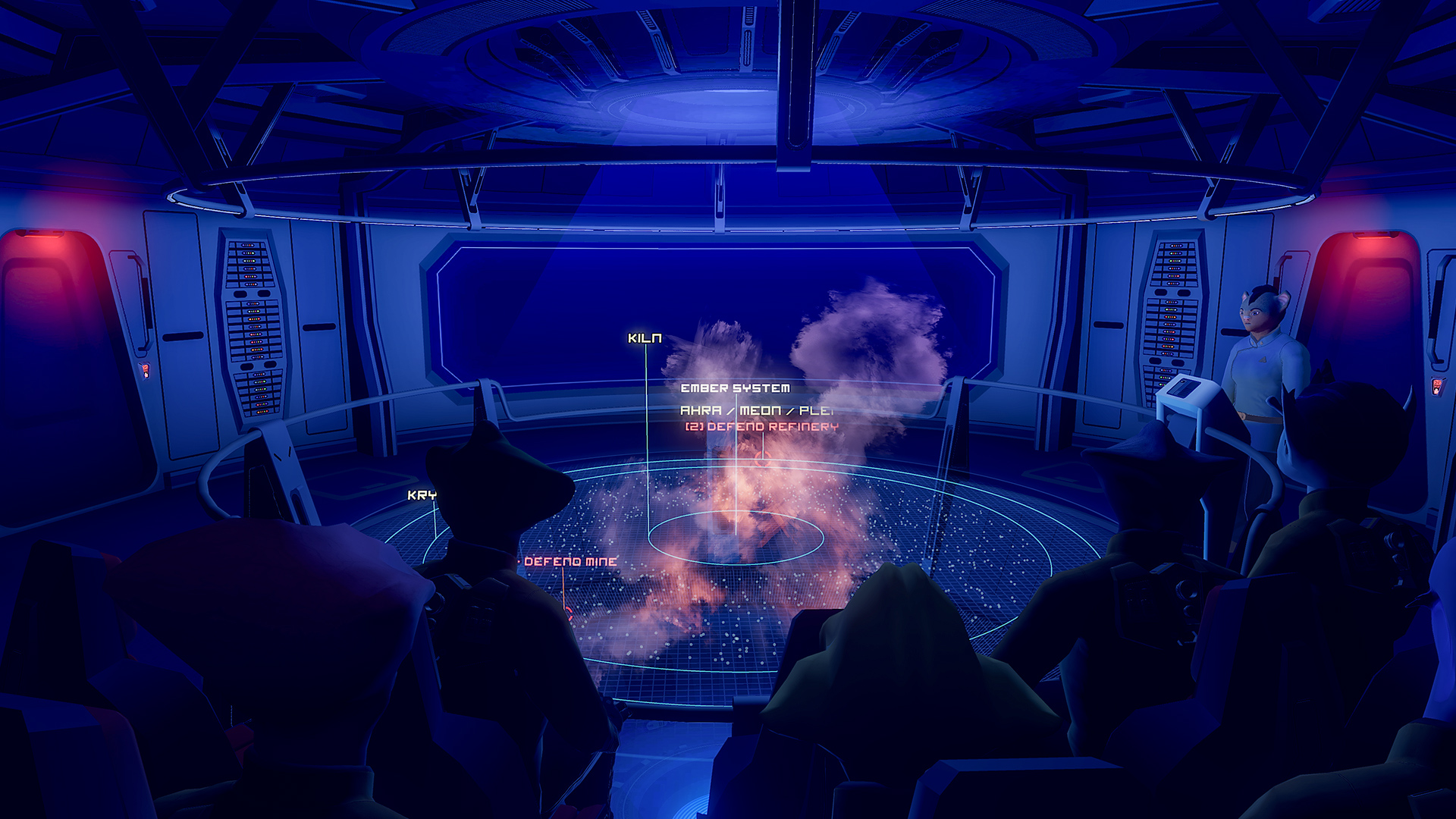Select the KILN location label

click(645, 338)
